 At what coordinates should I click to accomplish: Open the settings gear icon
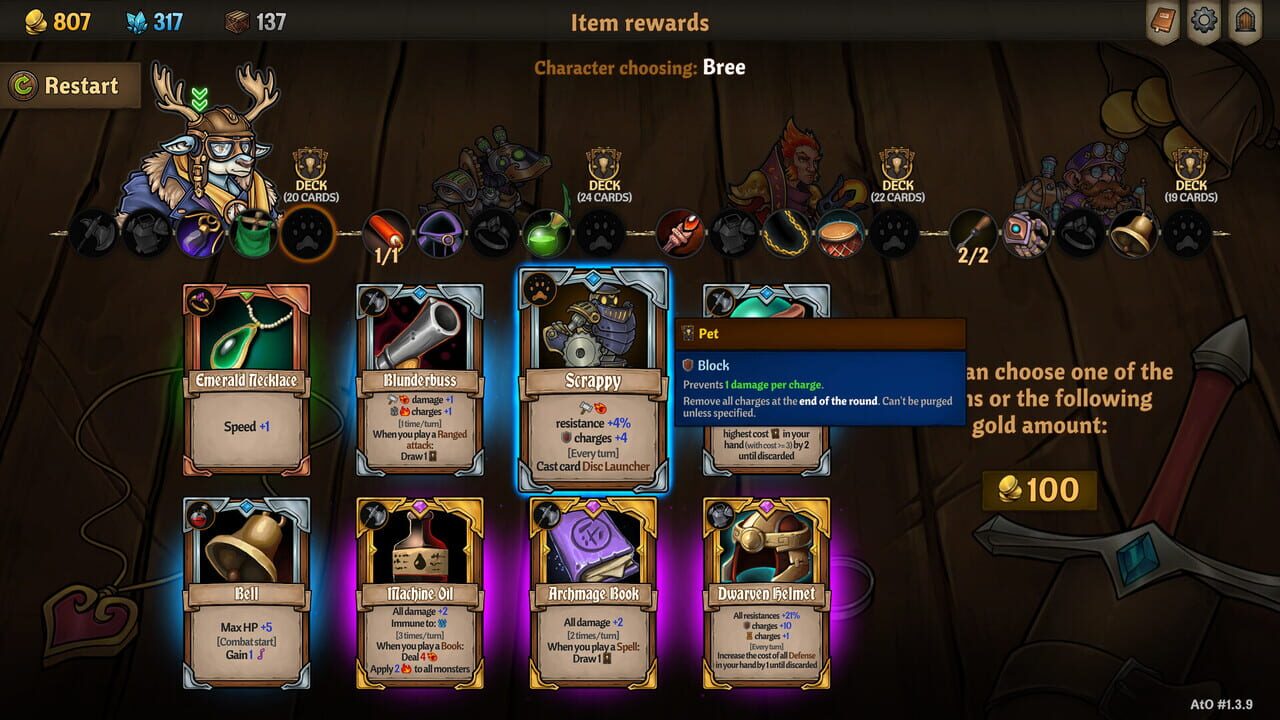coord(1202,20)
